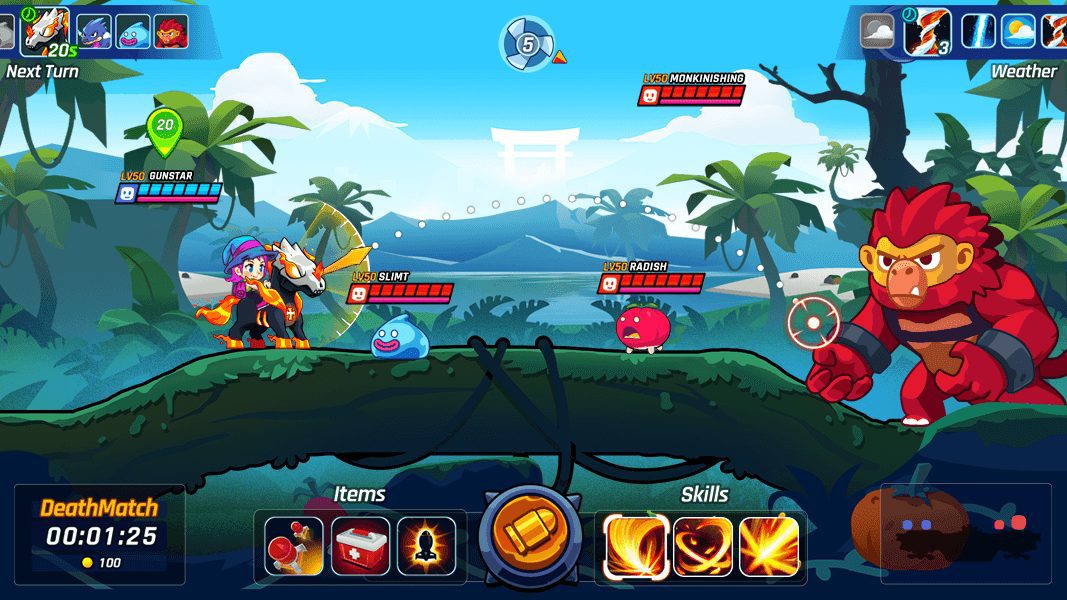The width and height of the screenshot is (1067, 600).
Task: Select the blue dragon portrait in turn order
Action: click(94, 32)
